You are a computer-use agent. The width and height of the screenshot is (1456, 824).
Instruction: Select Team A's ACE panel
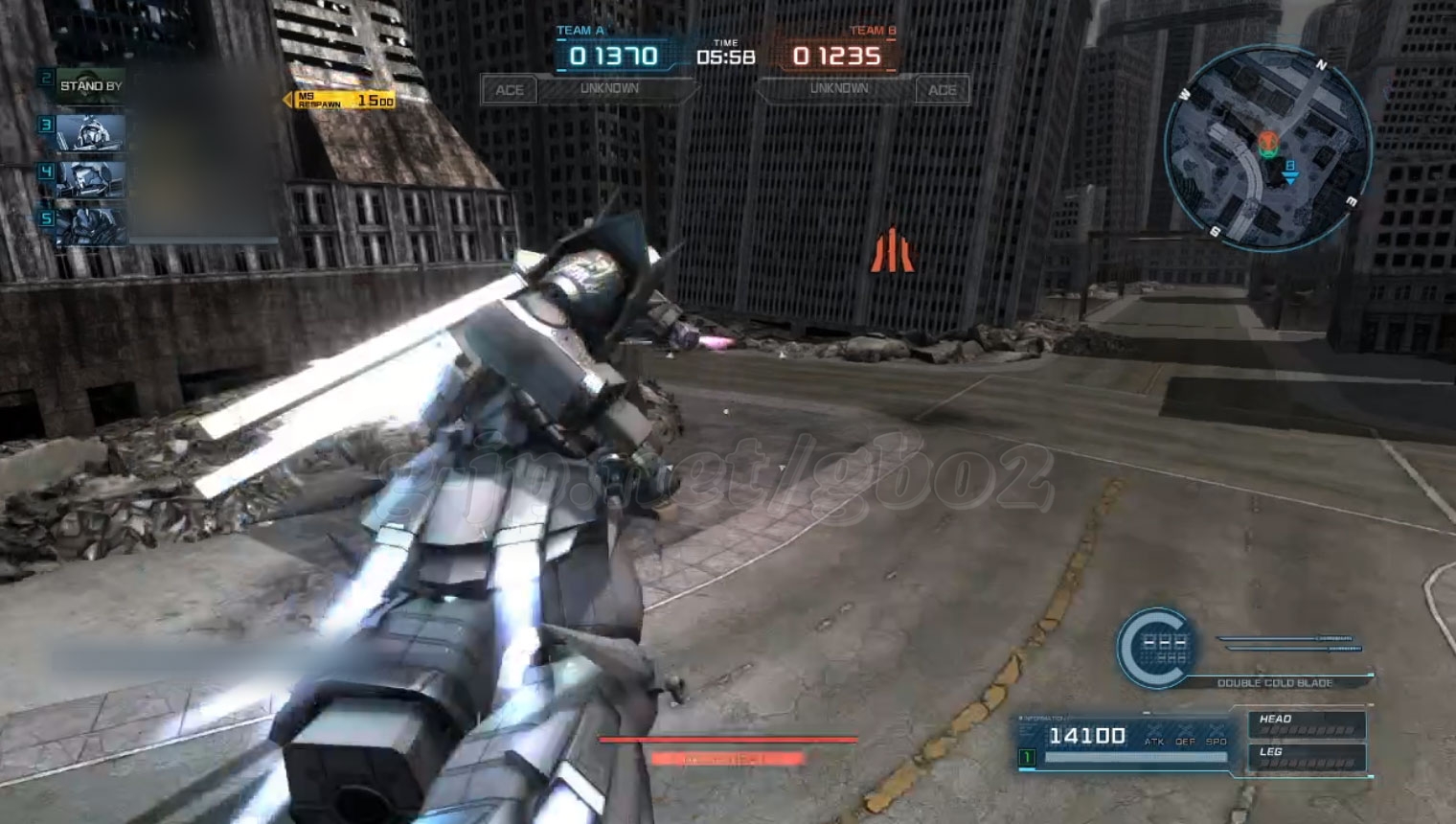[x=509, y=90]
